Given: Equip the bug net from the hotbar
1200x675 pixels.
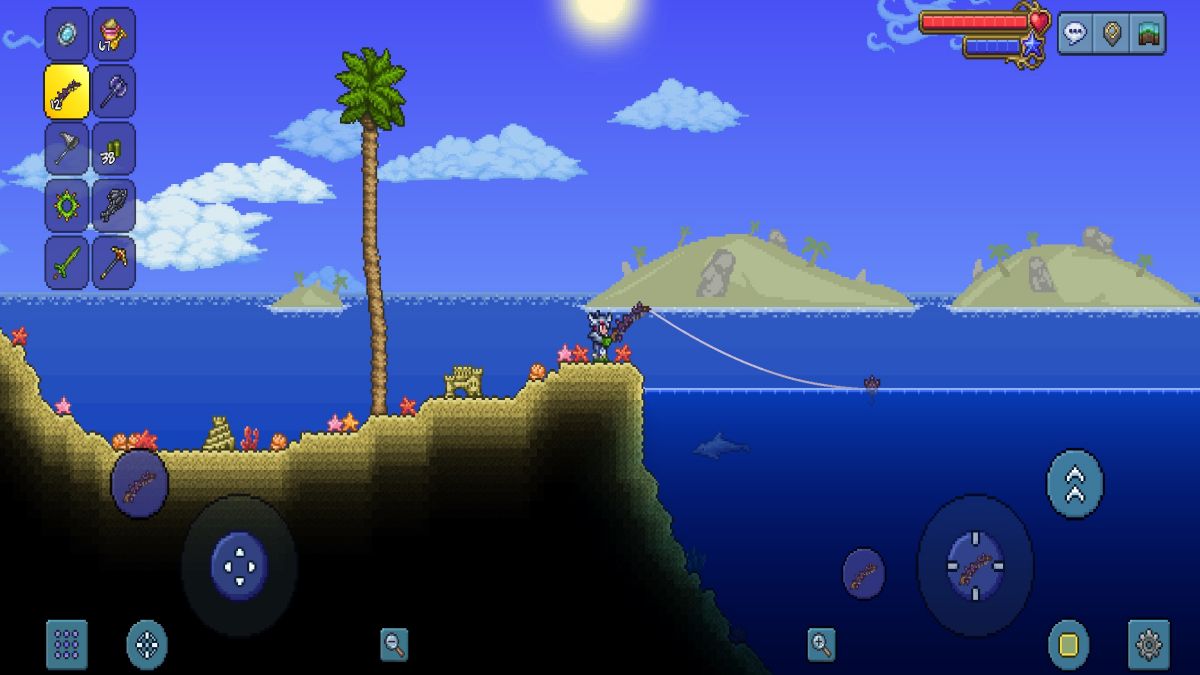Looking at the screenshot, I should coord(67,149).
